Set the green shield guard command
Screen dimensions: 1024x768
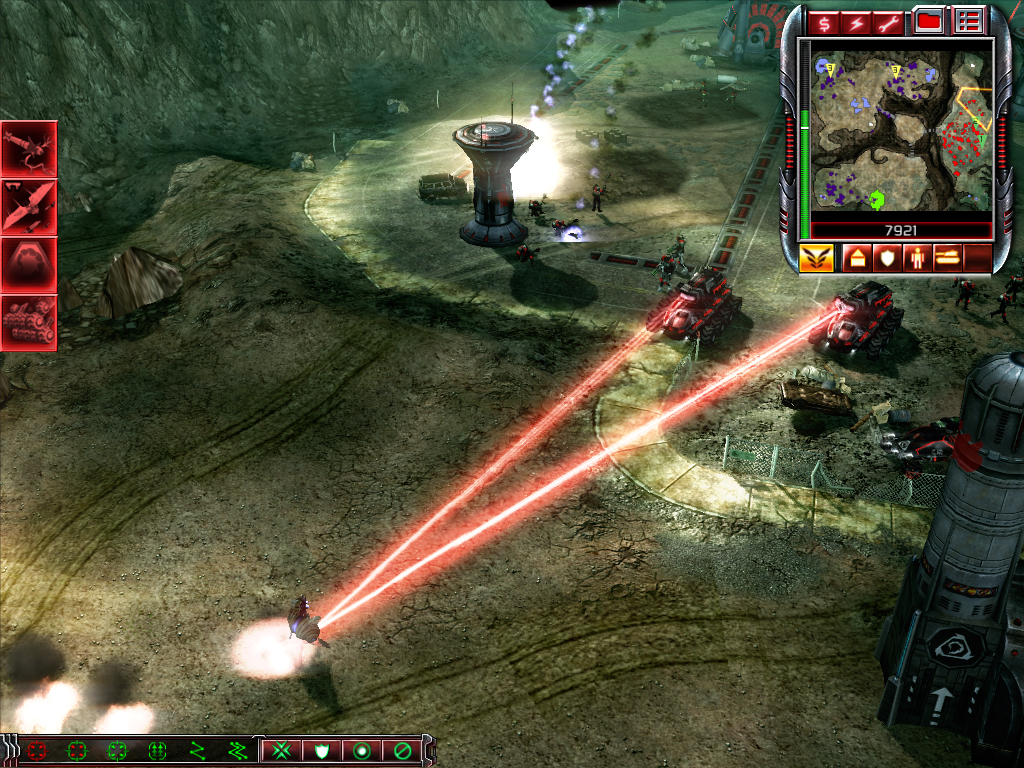point(322,749)
